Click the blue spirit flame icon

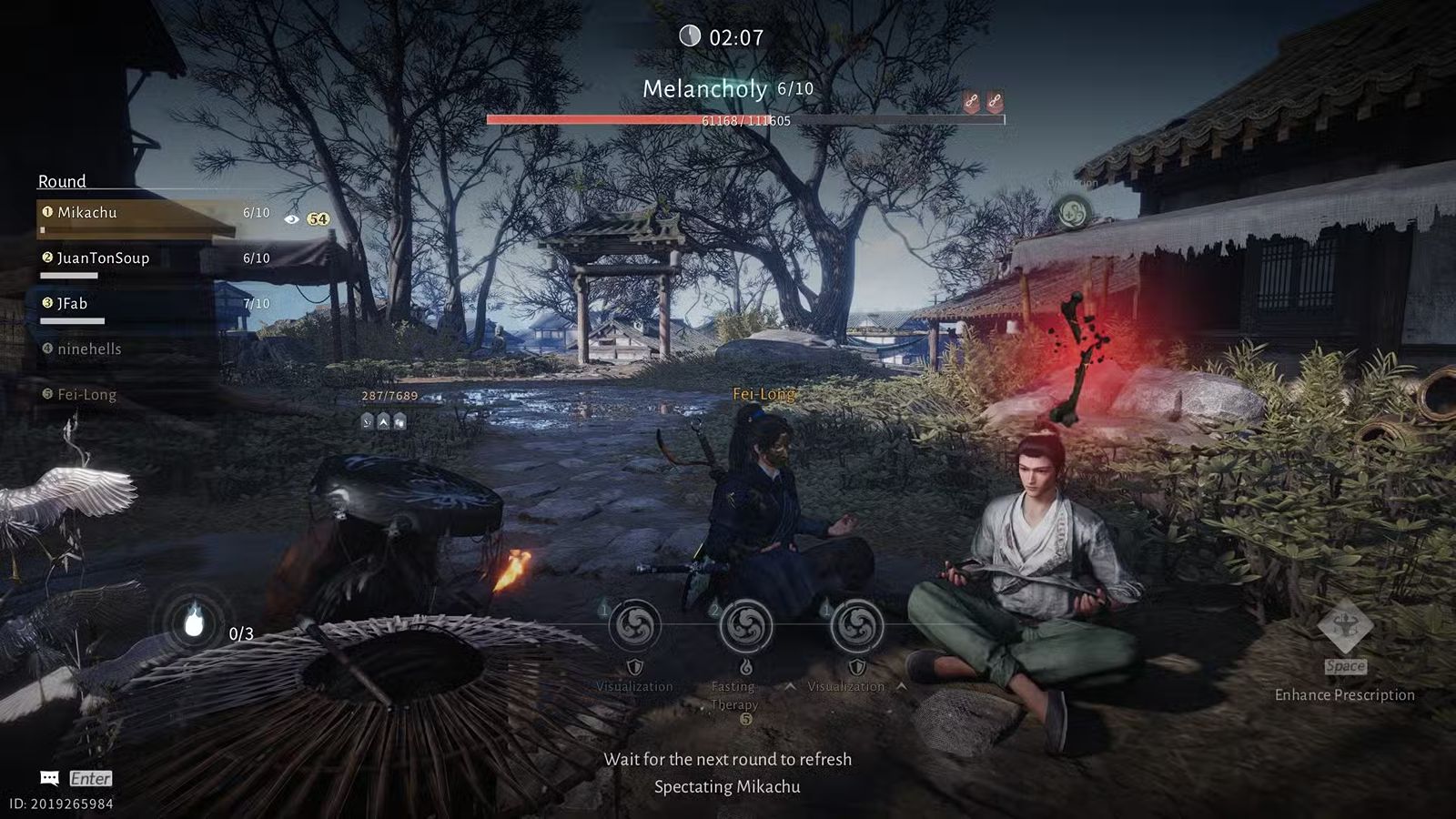pyautogui.click(x=194, y=622)
